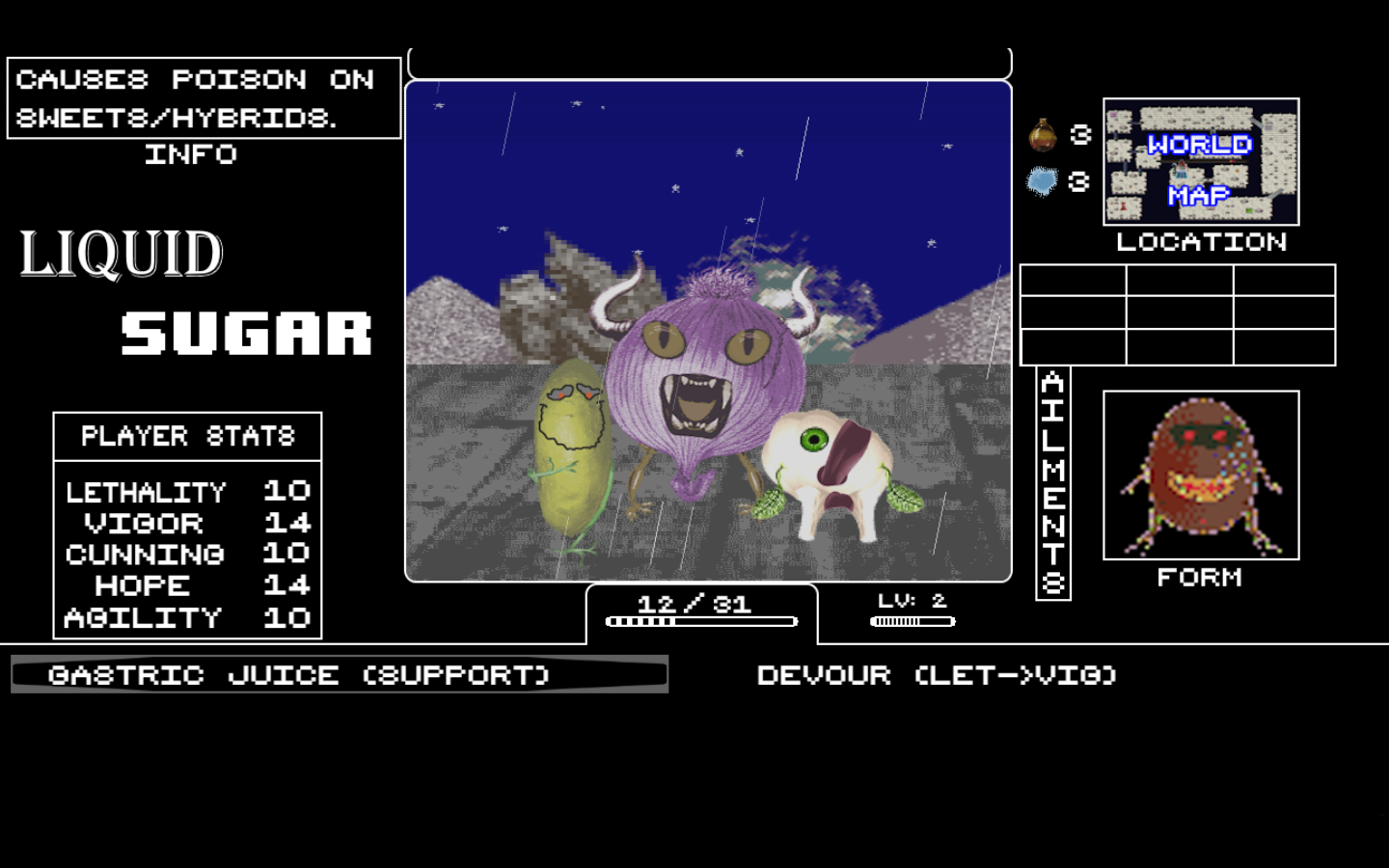Click the AILMENTS sidebar label
The width and height of the screenshot is (1389, 868).
pos(1055,480)
